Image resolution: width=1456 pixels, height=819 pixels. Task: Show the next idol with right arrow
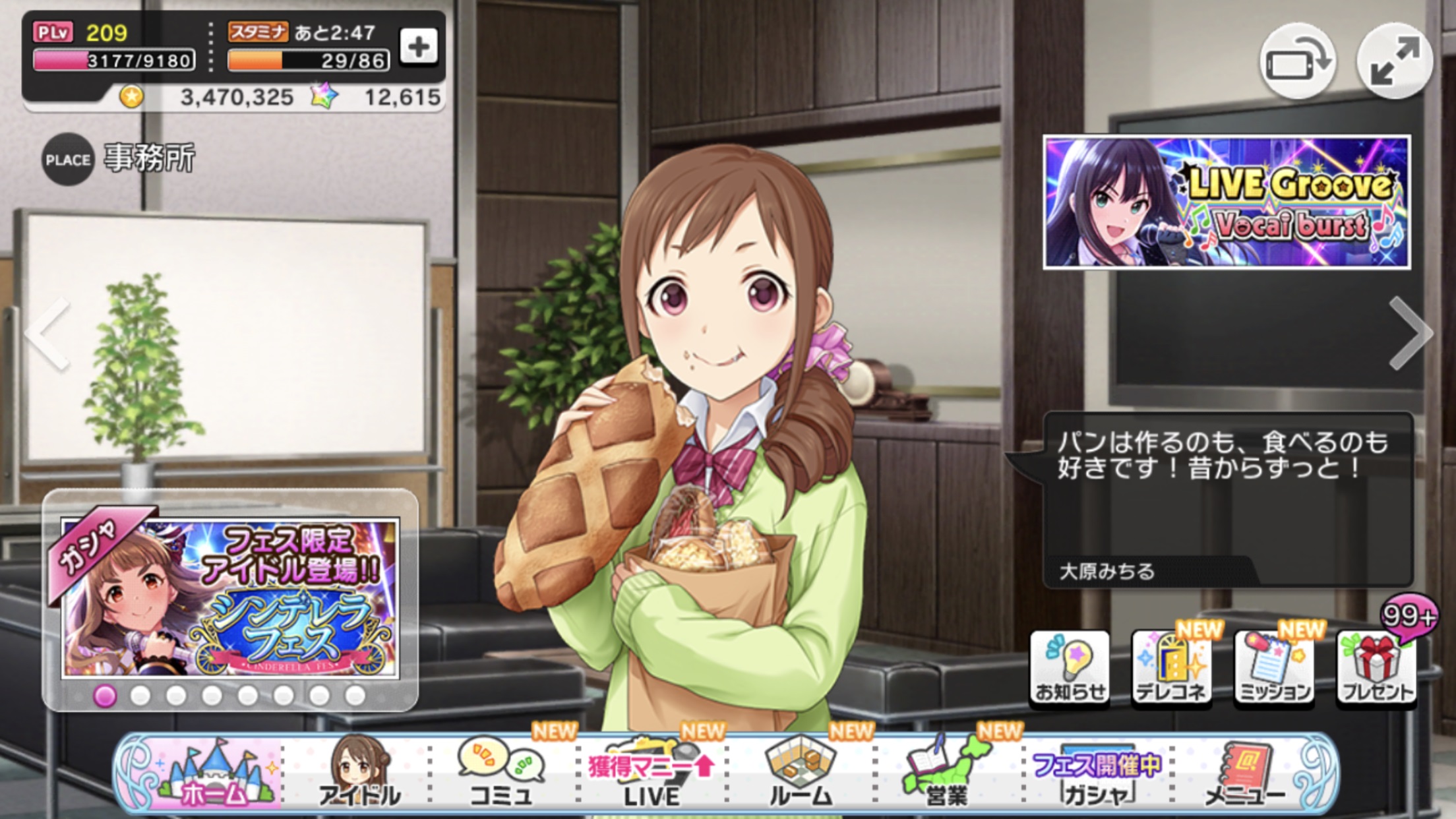[x=1410, y=334]
